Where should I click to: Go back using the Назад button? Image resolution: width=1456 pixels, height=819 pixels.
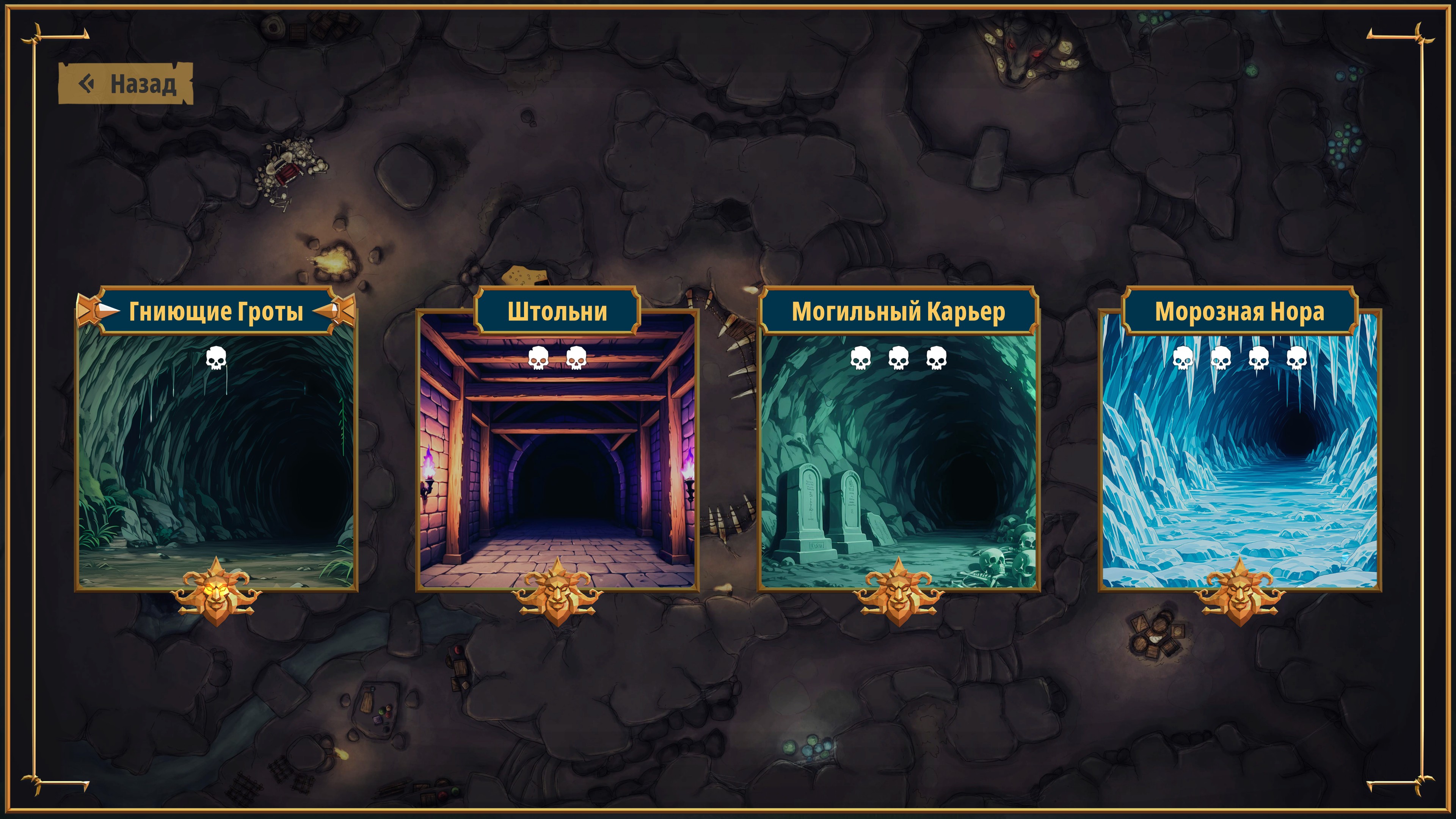pyautogui.click(x=126, y=84)
